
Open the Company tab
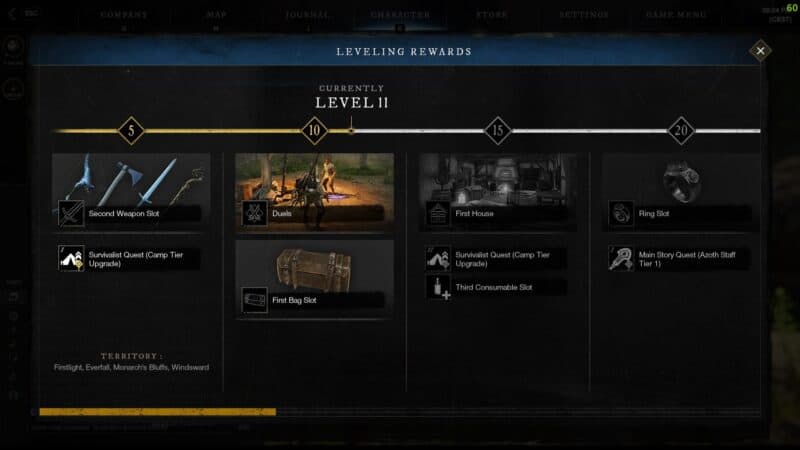124,15
